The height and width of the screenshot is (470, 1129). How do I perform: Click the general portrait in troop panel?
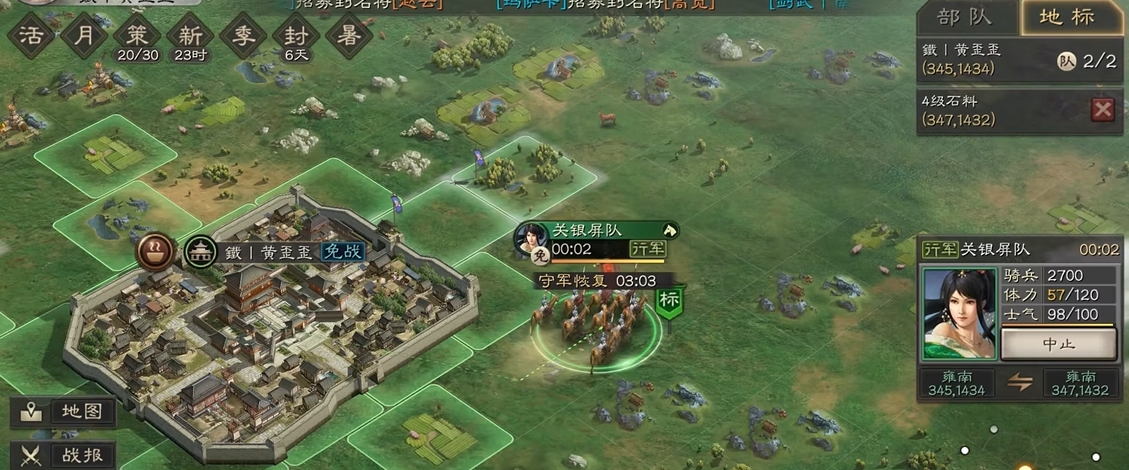click(x=960, y=312)
